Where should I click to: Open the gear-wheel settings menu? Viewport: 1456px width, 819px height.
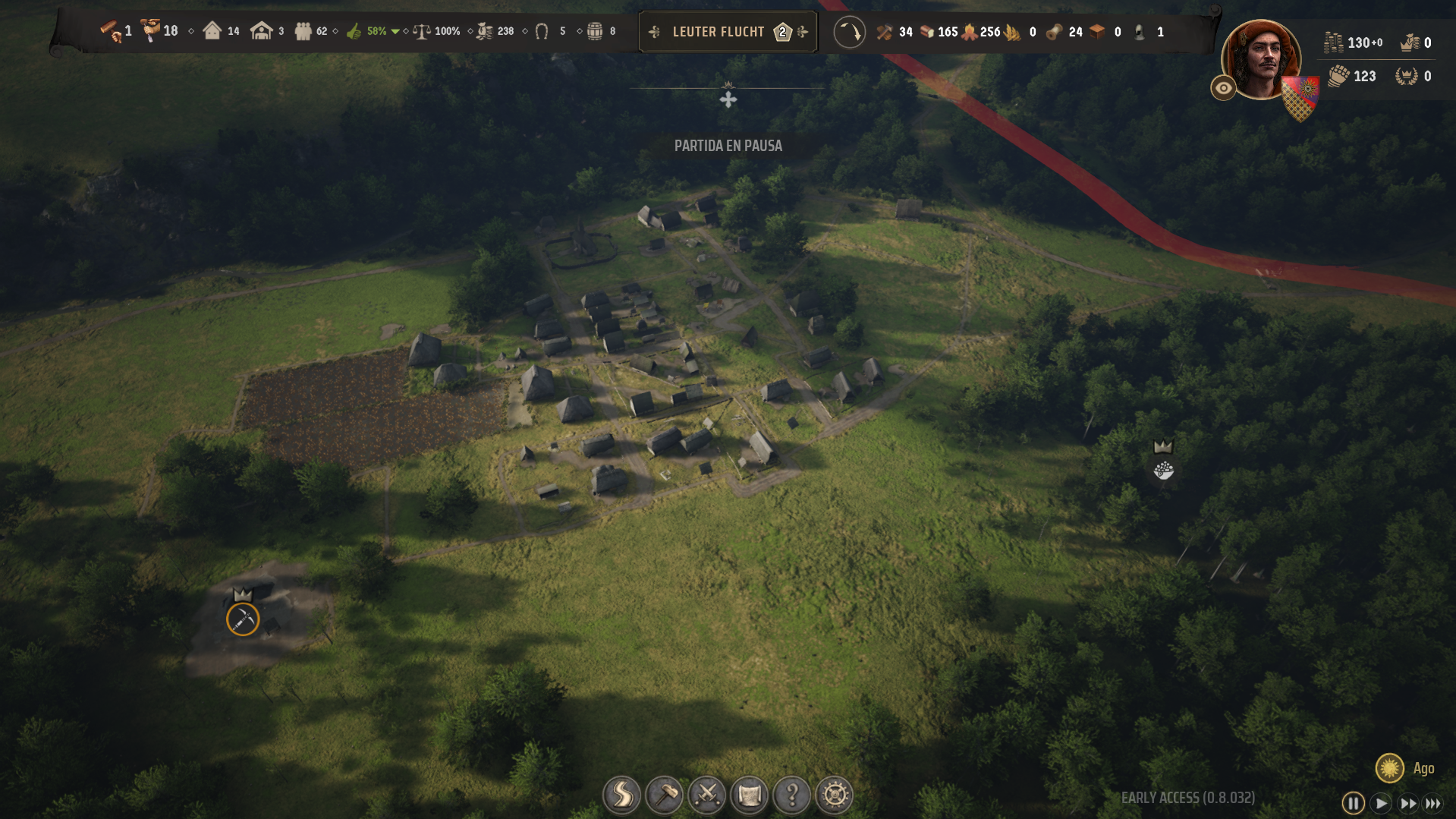[x=835, y=795]
